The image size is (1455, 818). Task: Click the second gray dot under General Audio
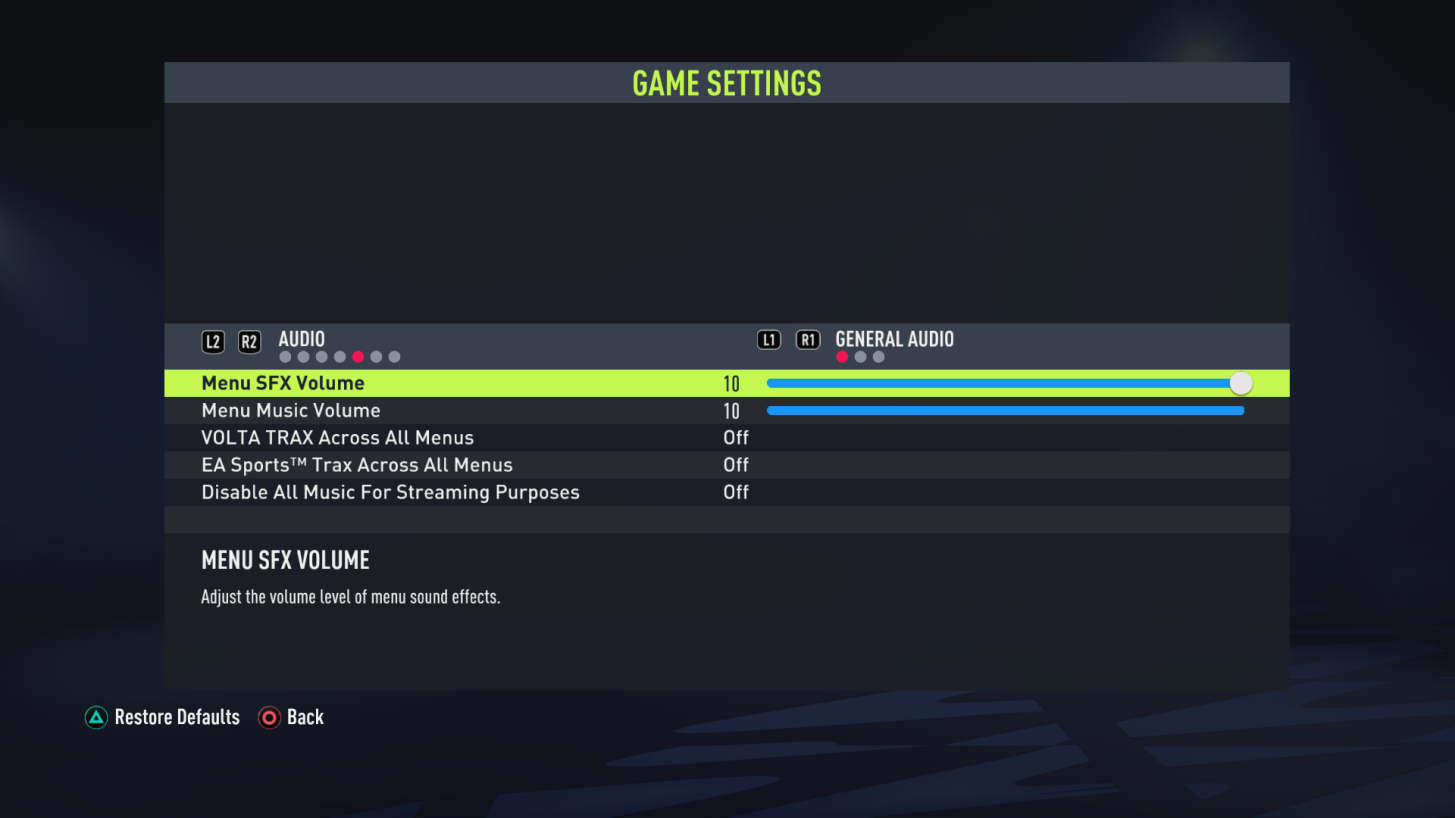861,356
